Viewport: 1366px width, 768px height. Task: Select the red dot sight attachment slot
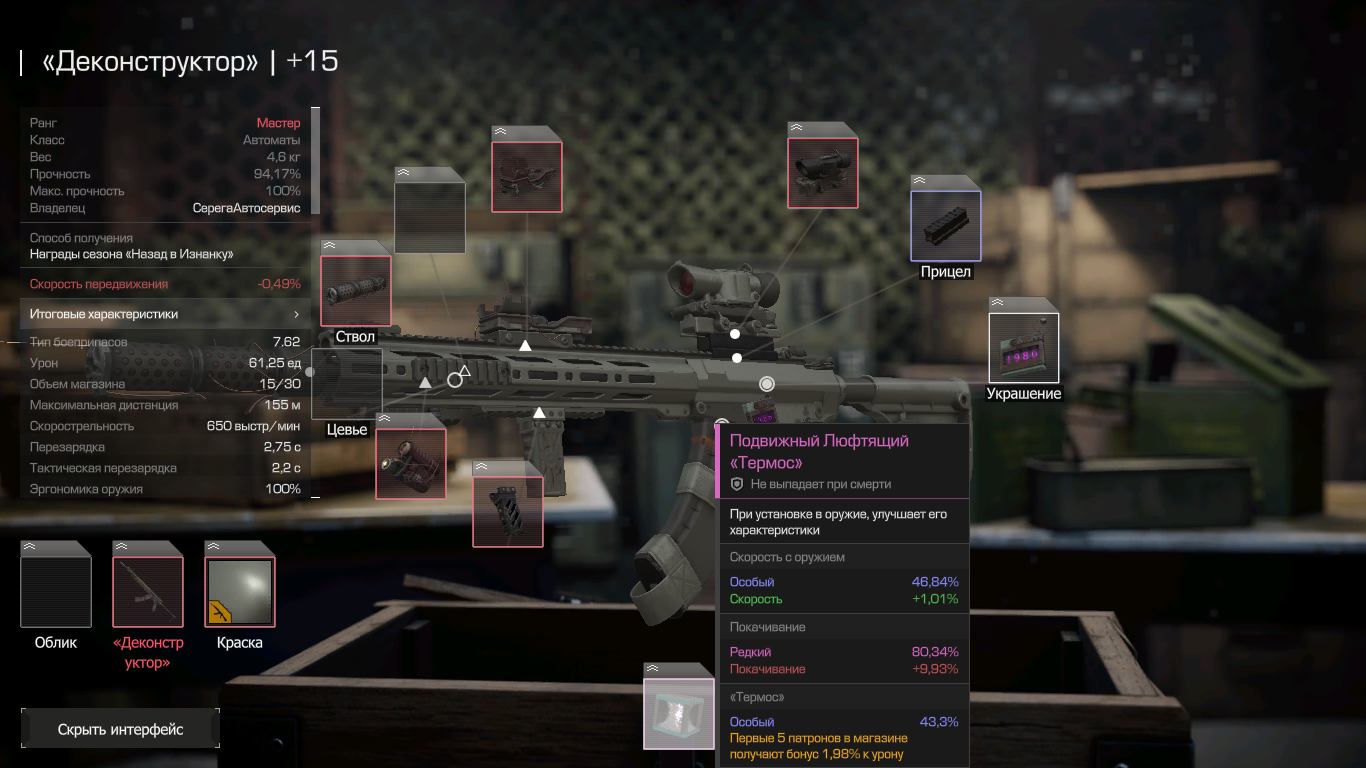[x=823, y=172]
